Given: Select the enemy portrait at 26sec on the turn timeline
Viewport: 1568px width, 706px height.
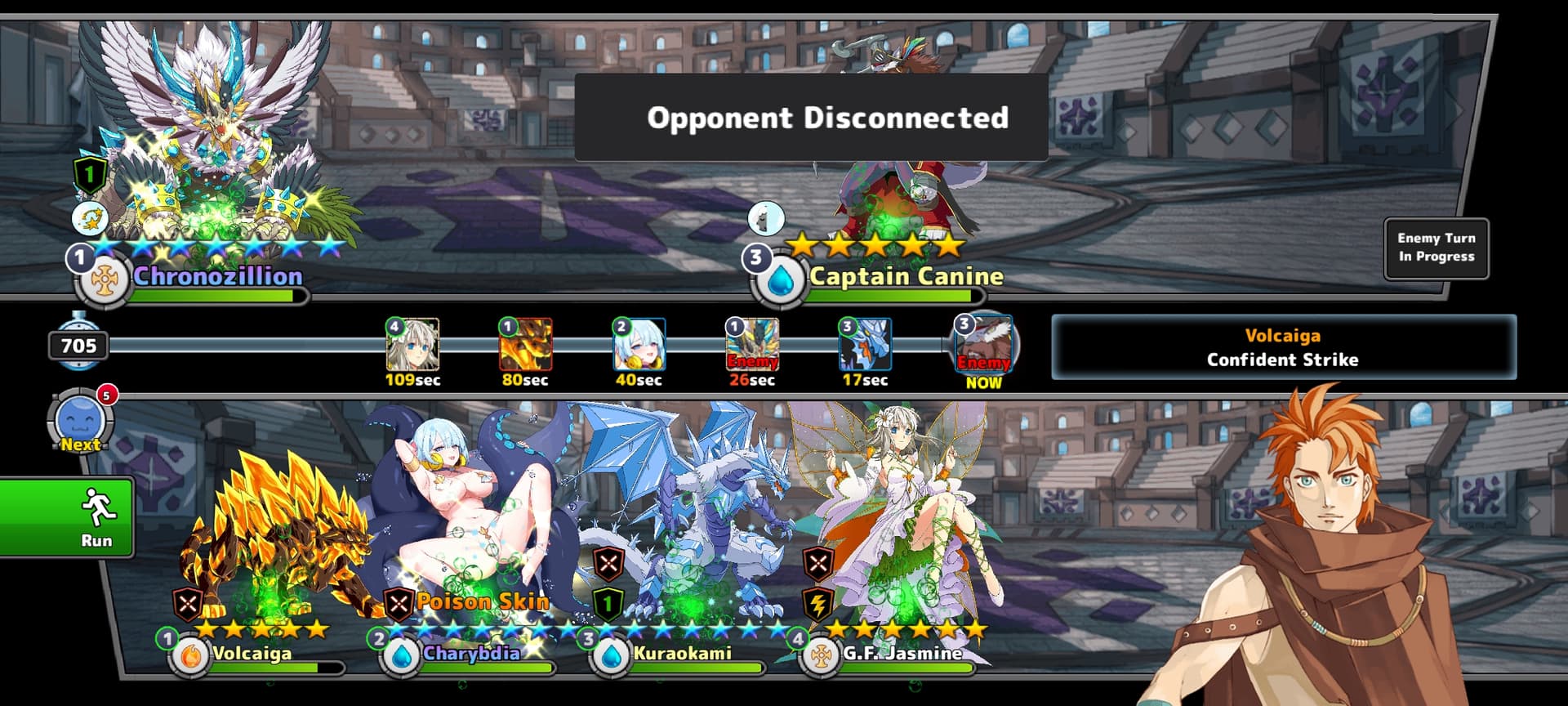Looking at the screenshot, I should [752, 345].
